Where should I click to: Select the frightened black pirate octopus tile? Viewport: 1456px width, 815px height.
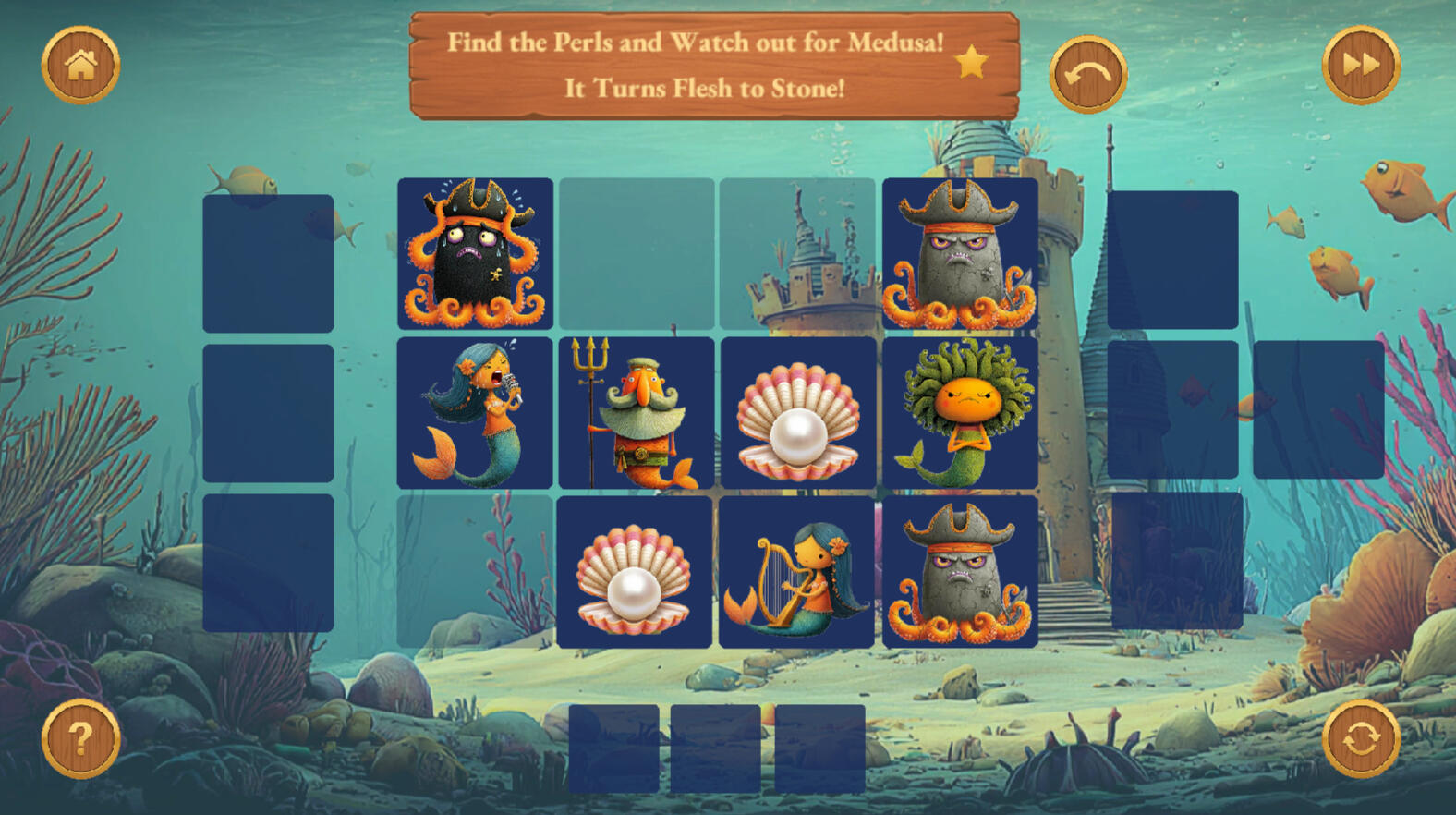point(475,253)
